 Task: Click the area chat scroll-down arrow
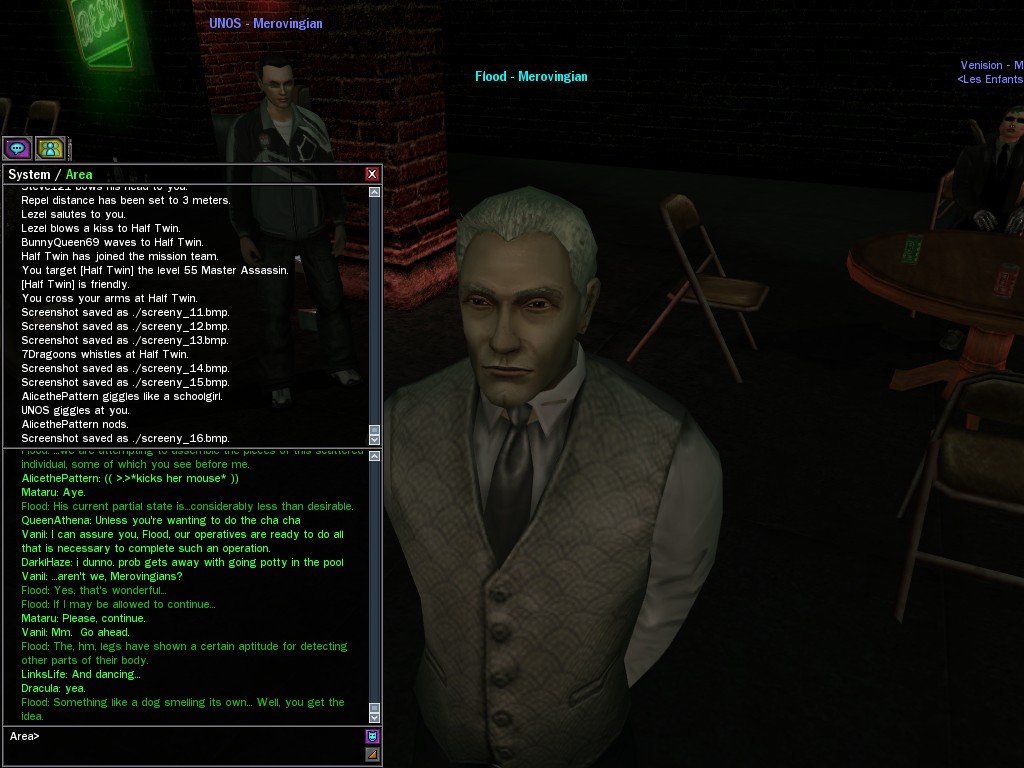[374, 716]
